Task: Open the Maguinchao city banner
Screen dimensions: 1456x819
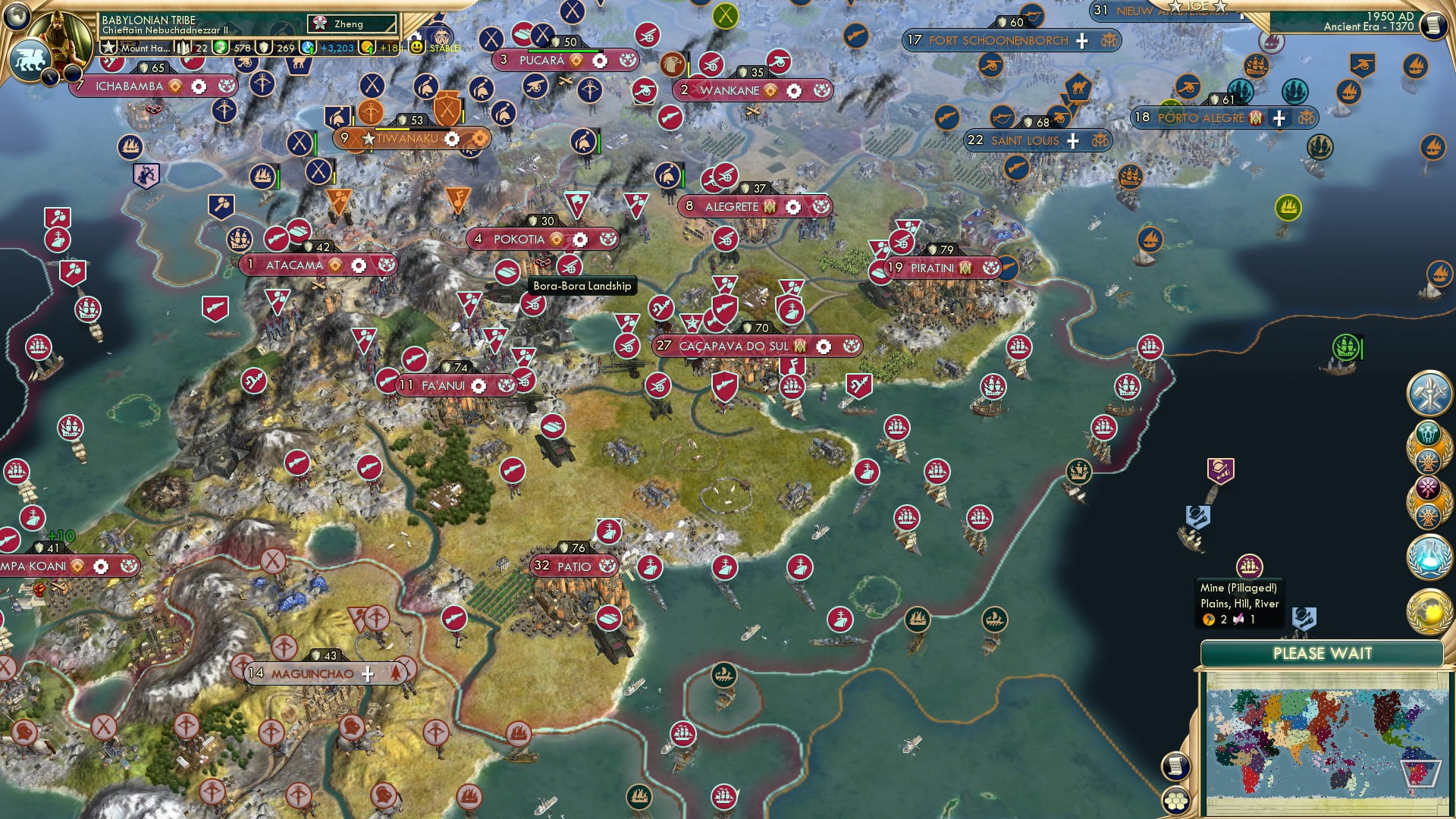Action: click(x=312, y=673)
